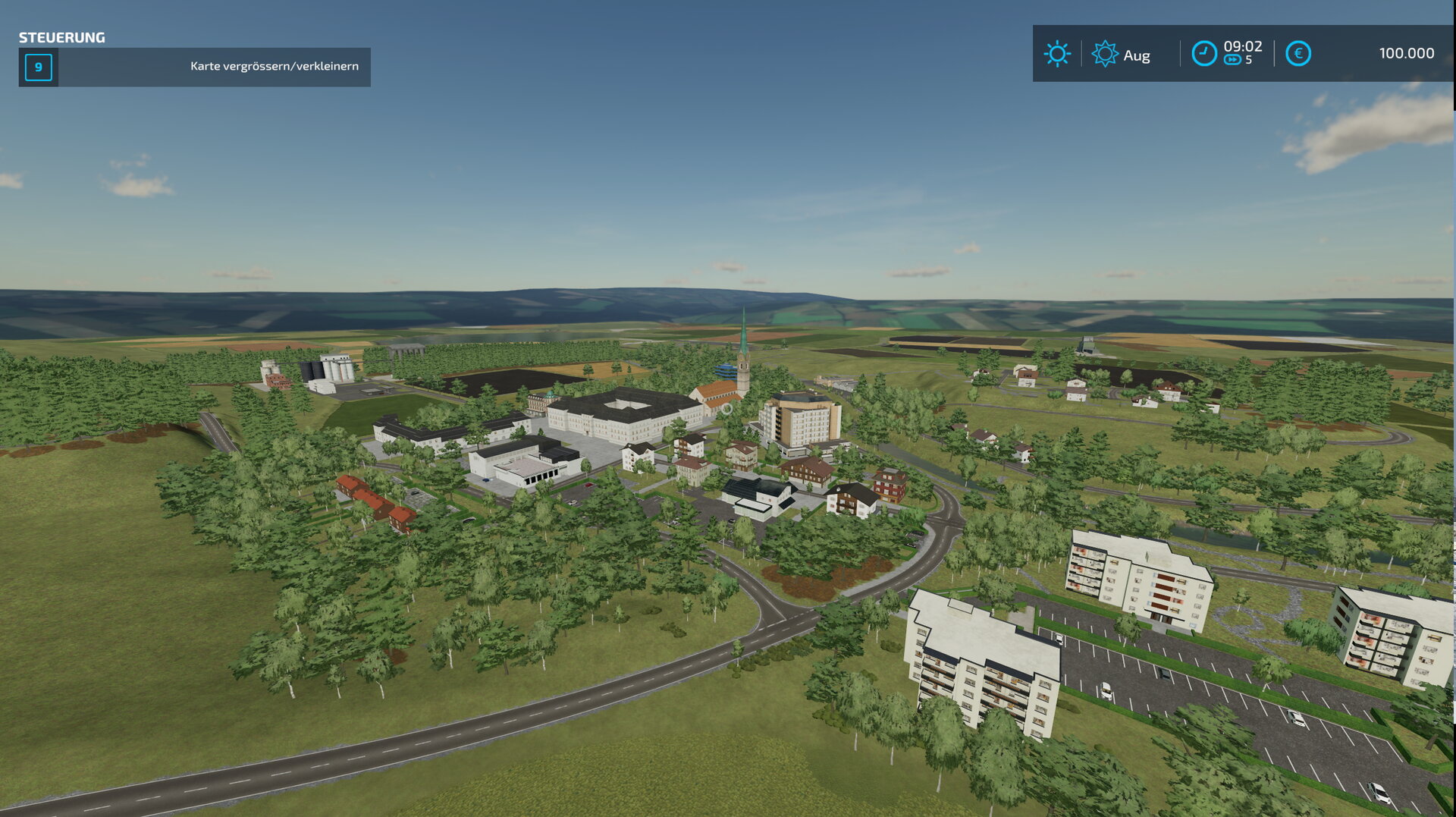Click the clock icon beside the time
Screen dimensions: 1456x817
[1203, 54]
